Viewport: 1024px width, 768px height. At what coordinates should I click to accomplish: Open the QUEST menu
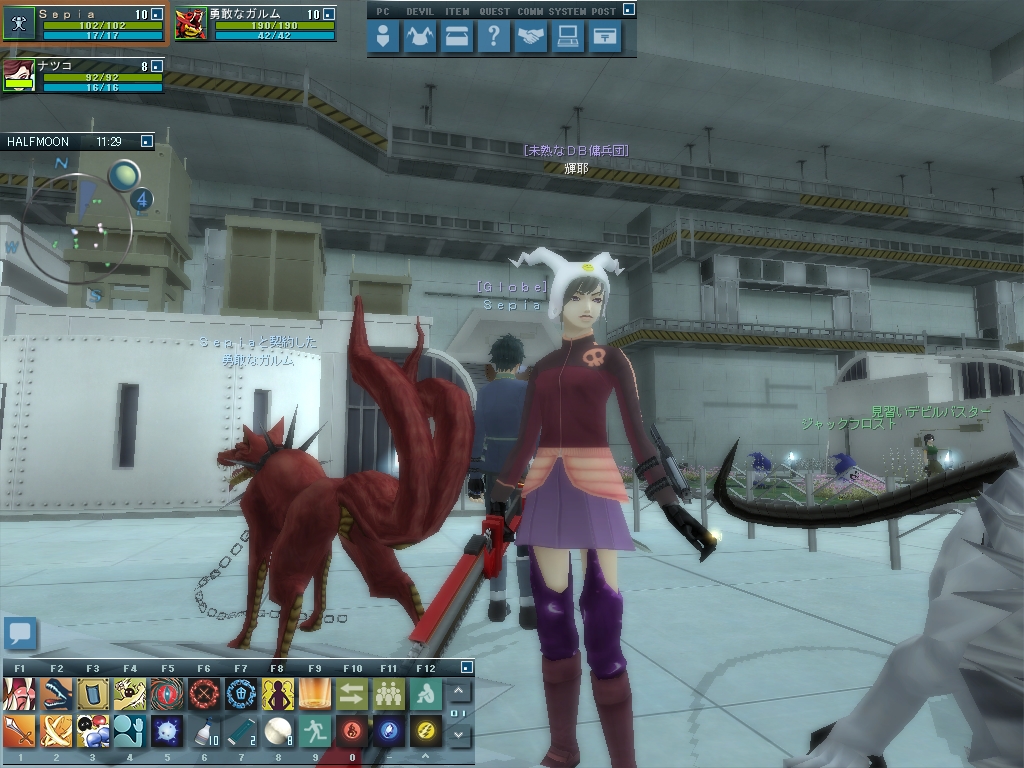493,38
